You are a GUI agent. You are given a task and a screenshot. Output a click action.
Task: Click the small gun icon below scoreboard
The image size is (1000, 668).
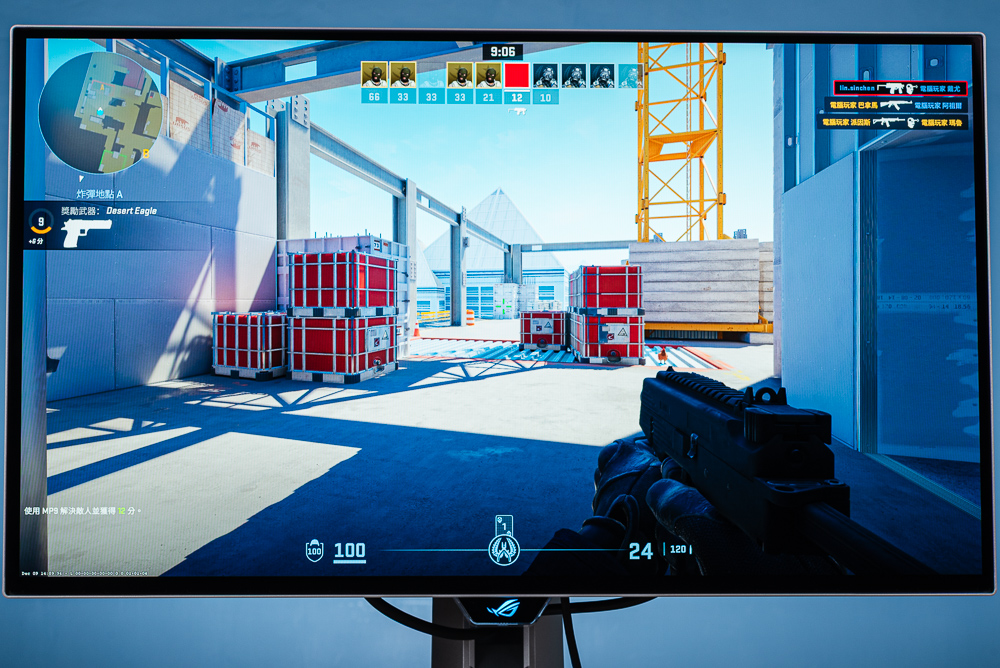517,111
